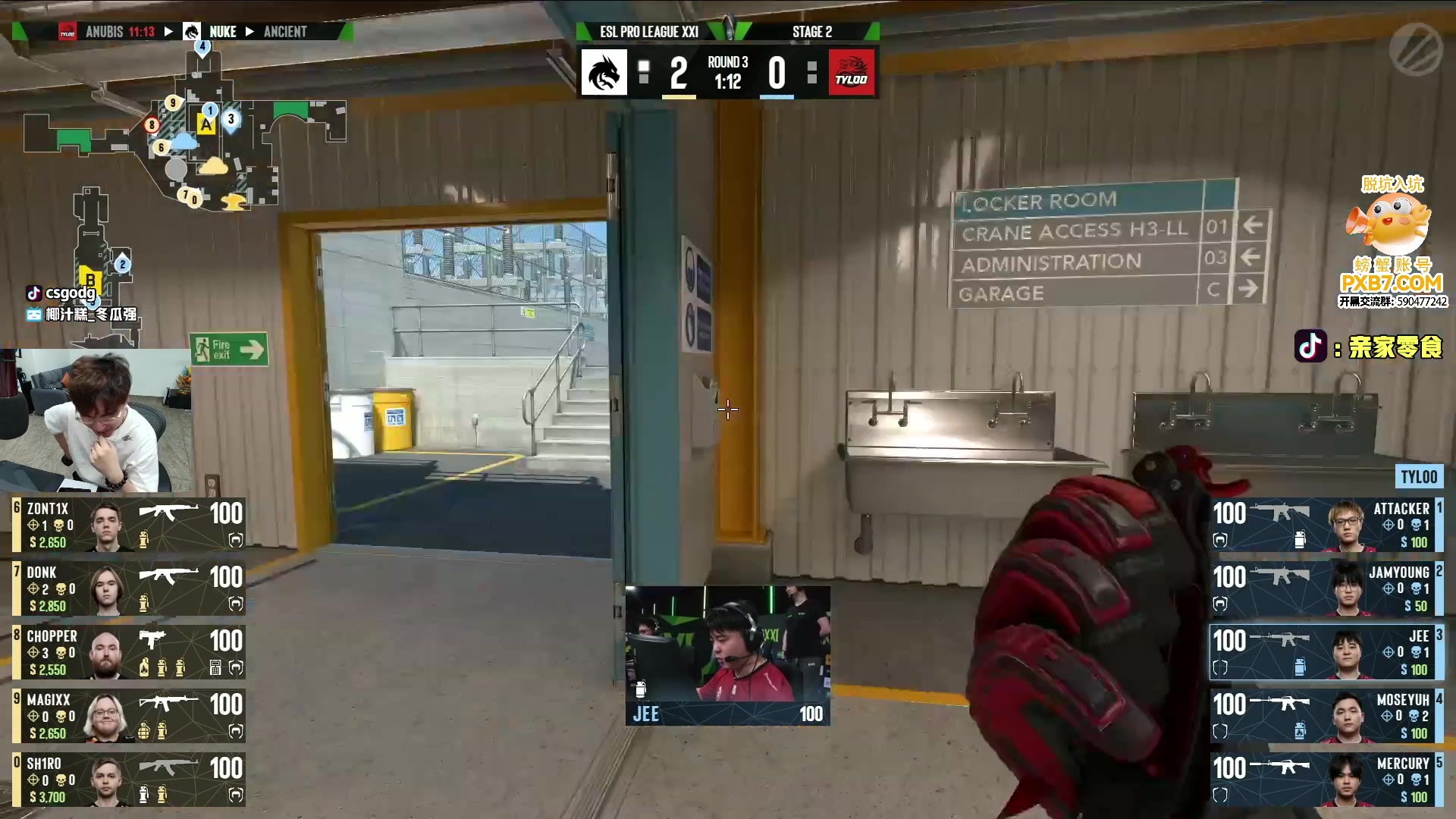The image size is (1456, 819).
Task: Click MERCURY's player row
Action: [x=1327, y=780]
